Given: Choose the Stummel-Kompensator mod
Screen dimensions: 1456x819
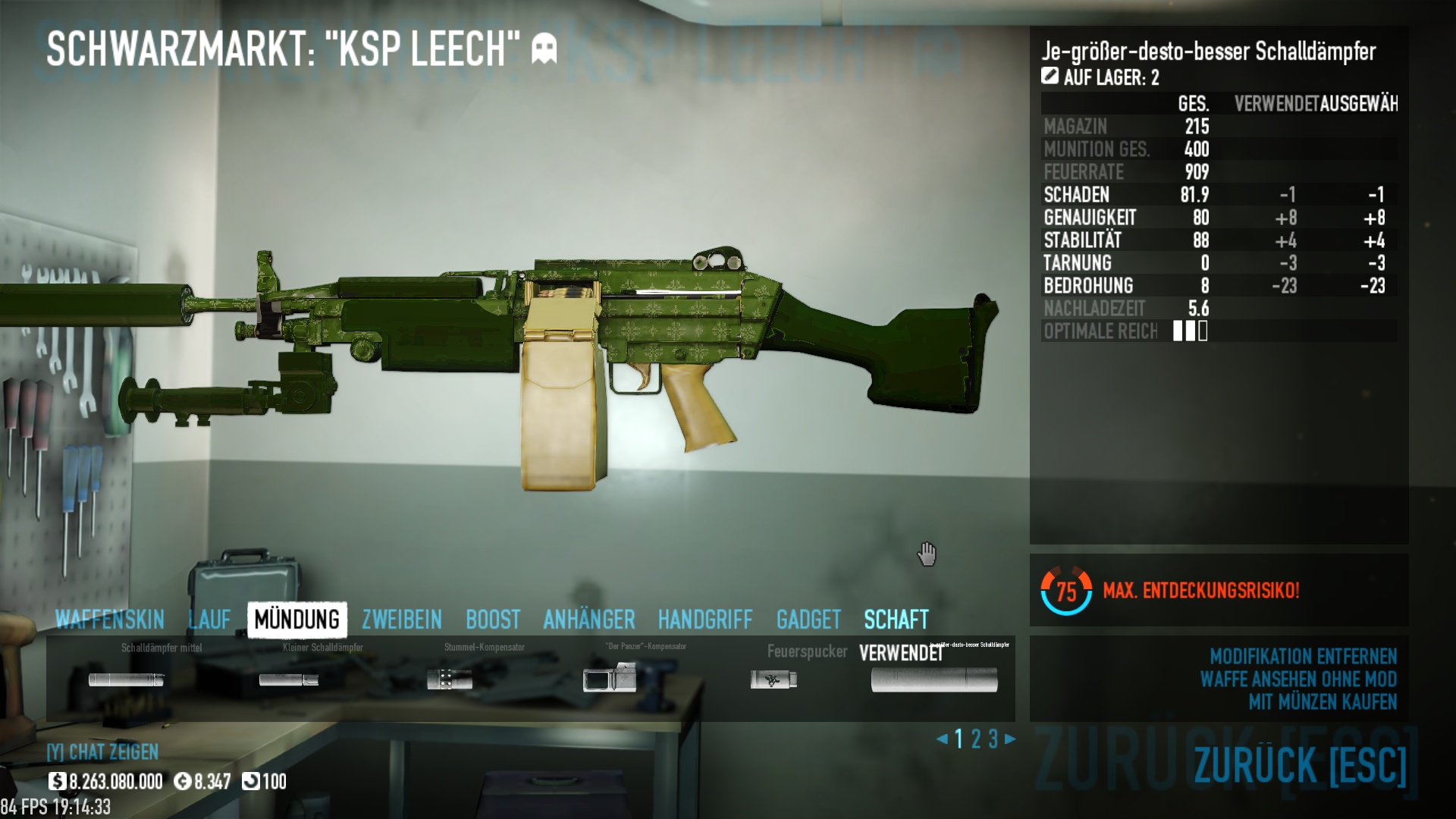Looking at the screenshot, I should coord(450,679).
